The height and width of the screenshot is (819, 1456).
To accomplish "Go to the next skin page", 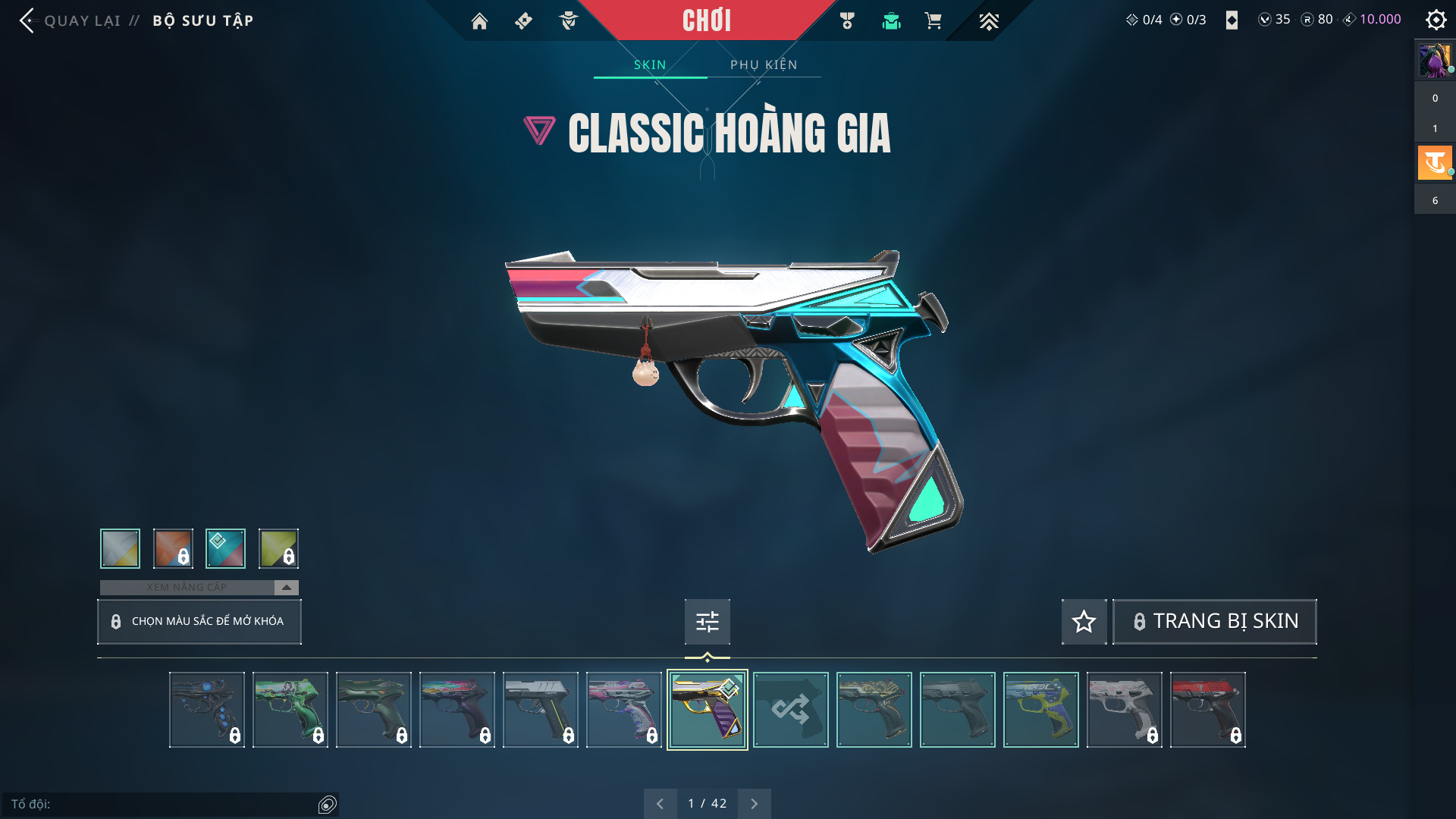I will (754, 804).
